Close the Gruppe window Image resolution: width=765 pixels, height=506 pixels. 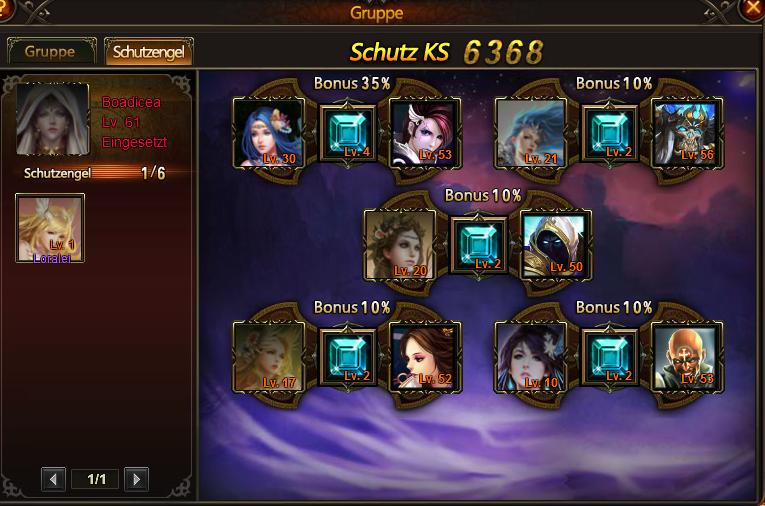752,10
